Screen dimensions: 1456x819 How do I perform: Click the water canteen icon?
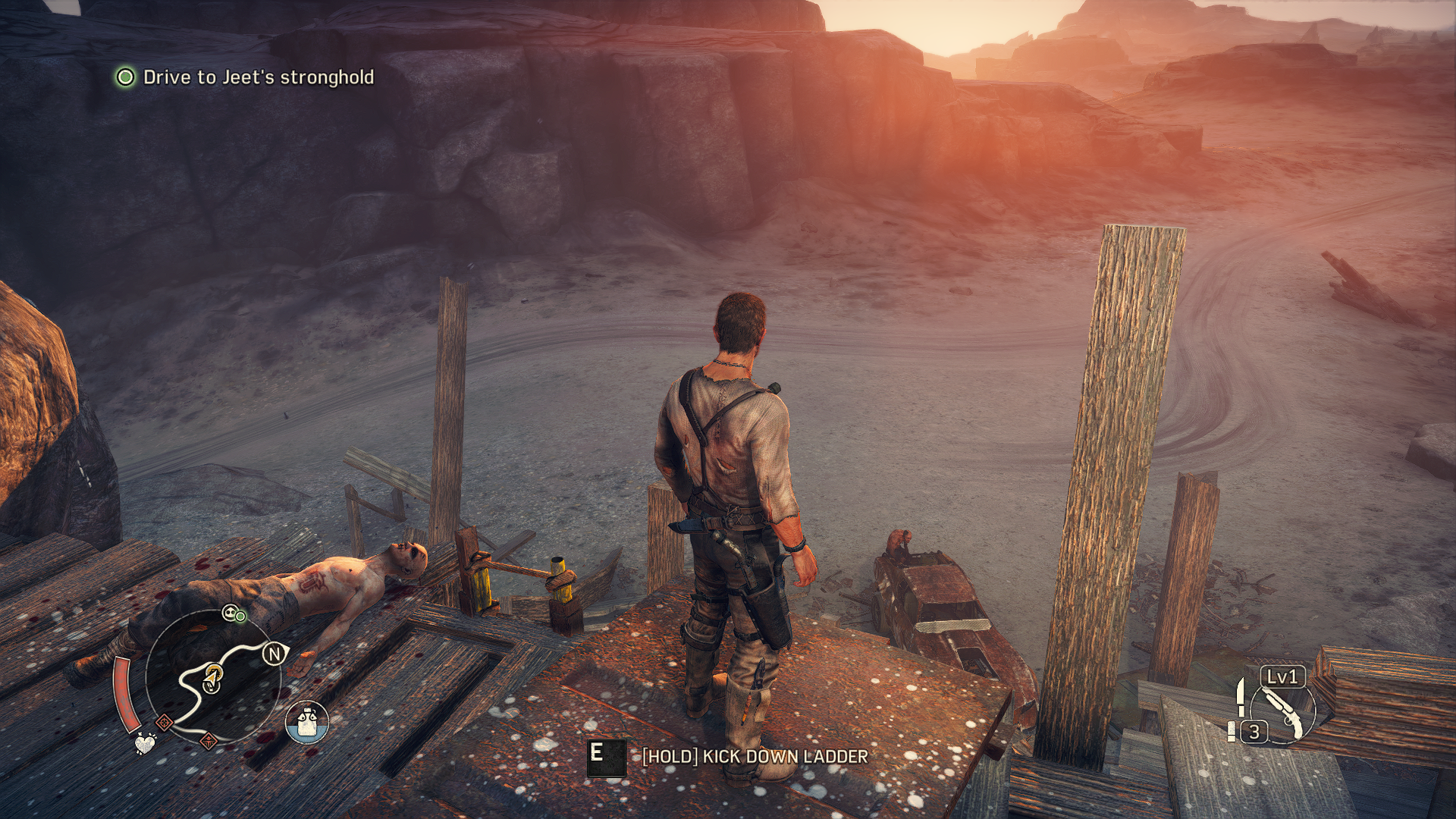(x=307, y=722)
